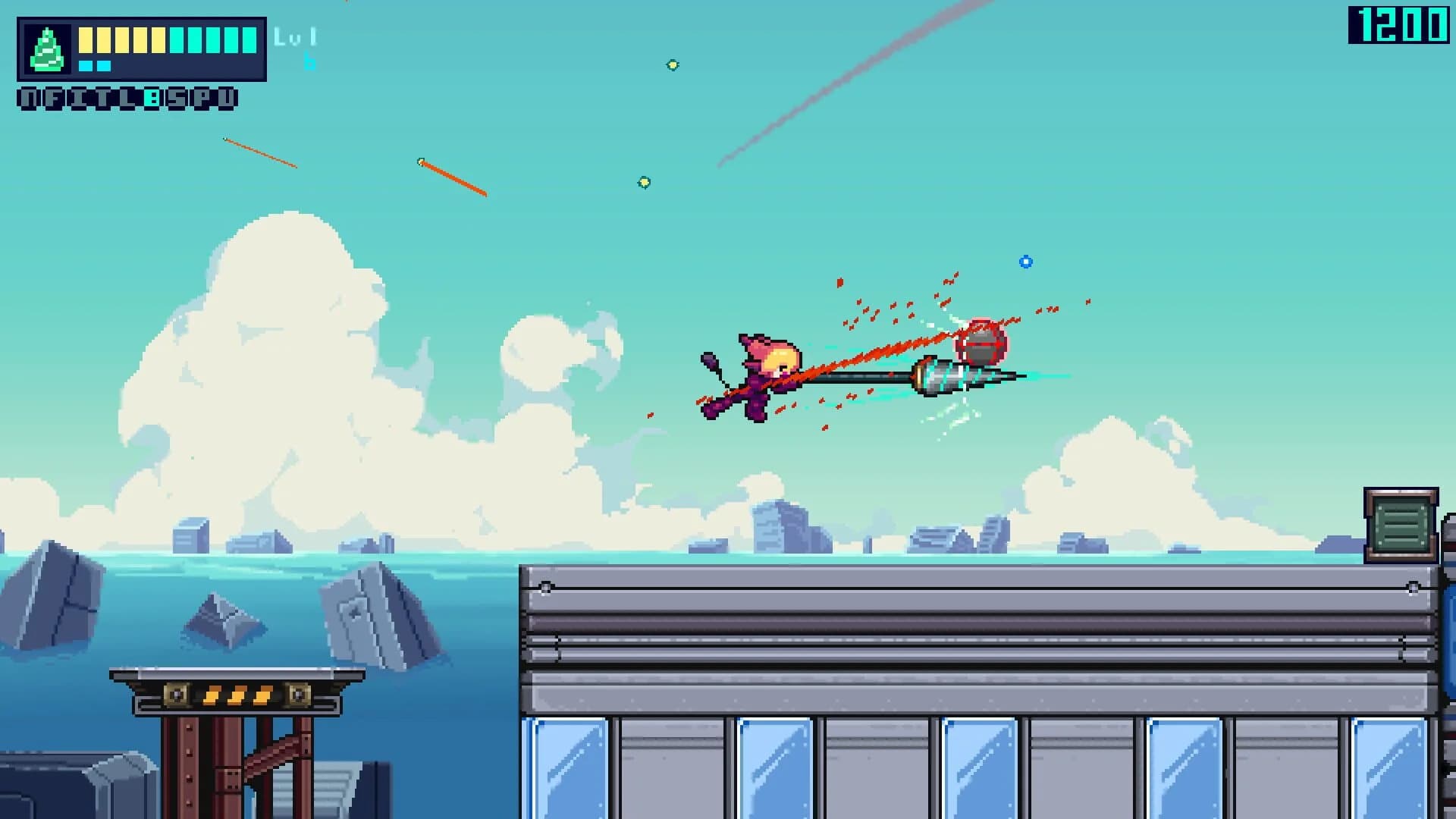Toggle the second blue ammo pip
Screen dimensions: 1456x819
click(x=104, y=66)
